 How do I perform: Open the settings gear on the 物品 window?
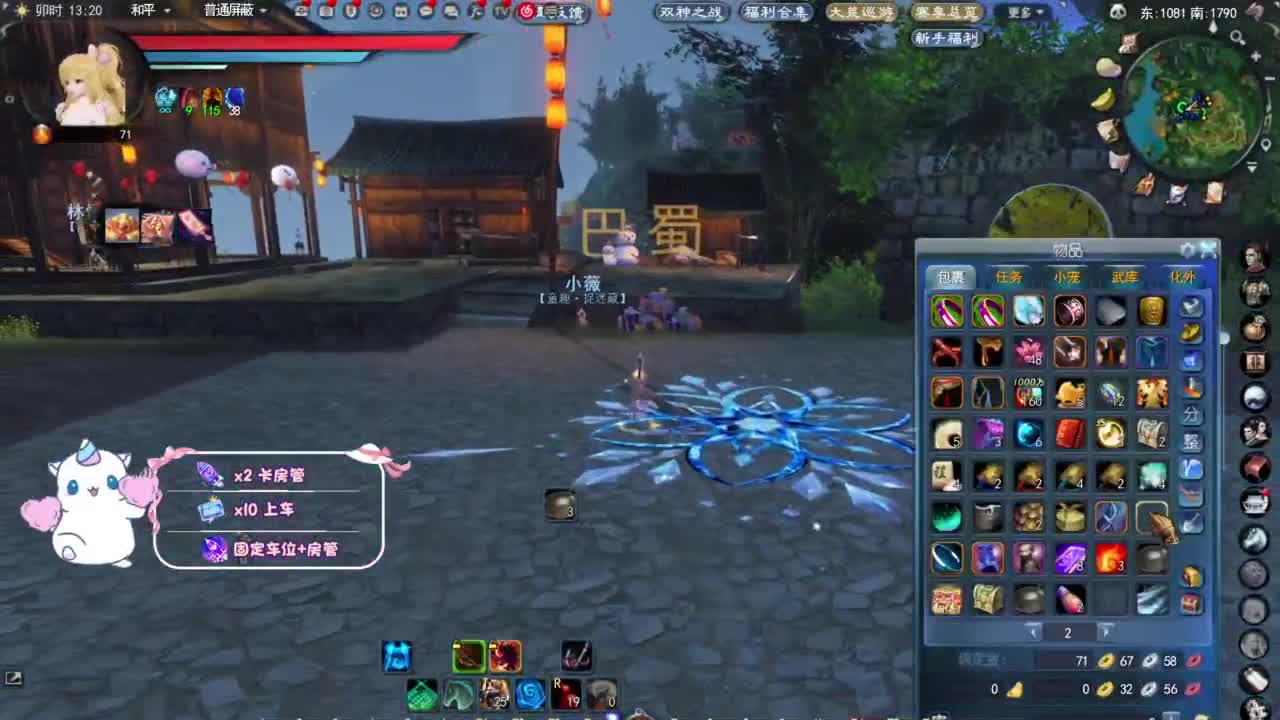click(1186, 249)
